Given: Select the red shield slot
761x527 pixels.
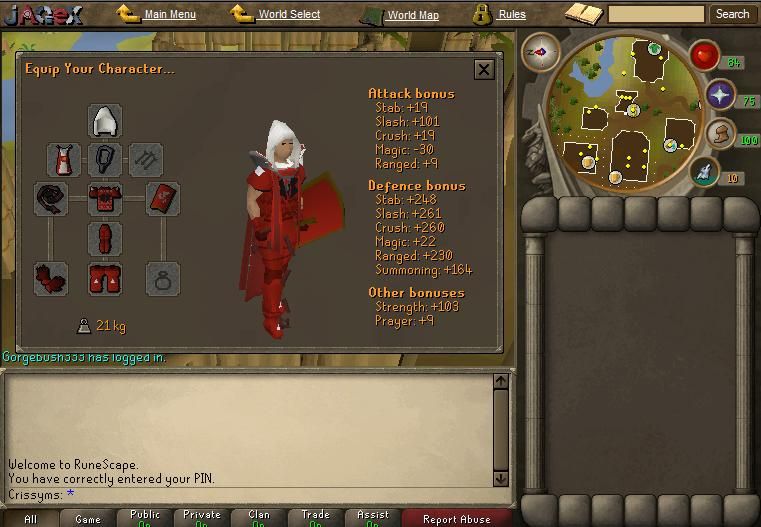Looking at the screenshot, I should pyautogui.click(x=163, y=199).
